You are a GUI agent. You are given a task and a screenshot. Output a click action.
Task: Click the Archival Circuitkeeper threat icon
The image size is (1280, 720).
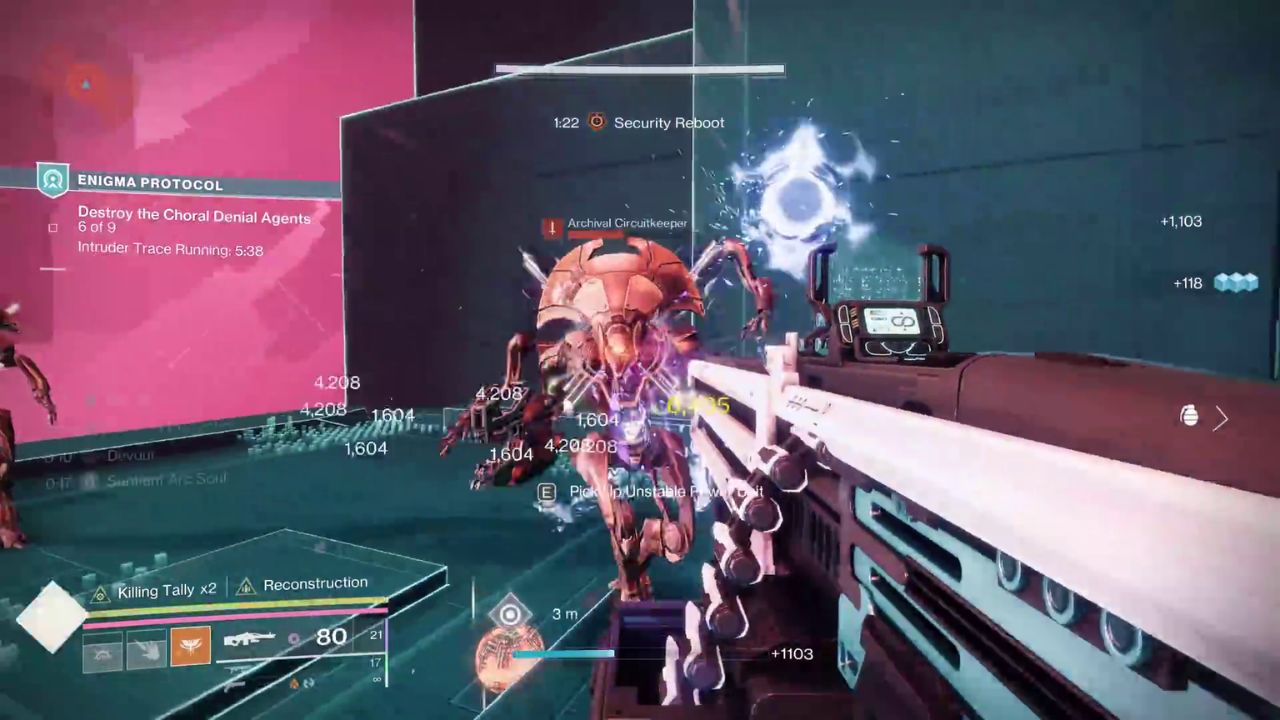(x=551, y=223)
